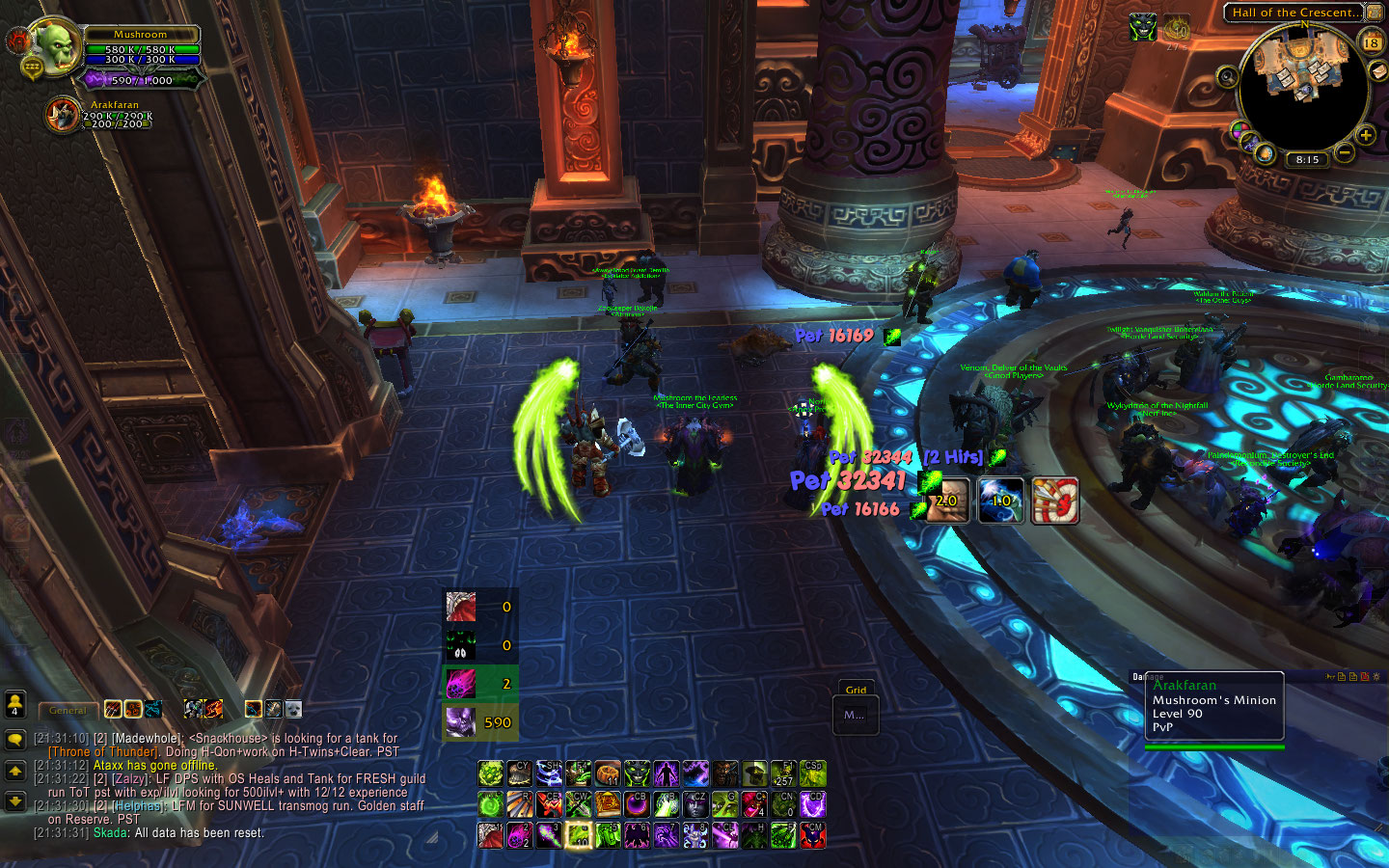Zoom in on the minimap
The width and height of the screenshot is (1389, 868).
[1366, 136]
